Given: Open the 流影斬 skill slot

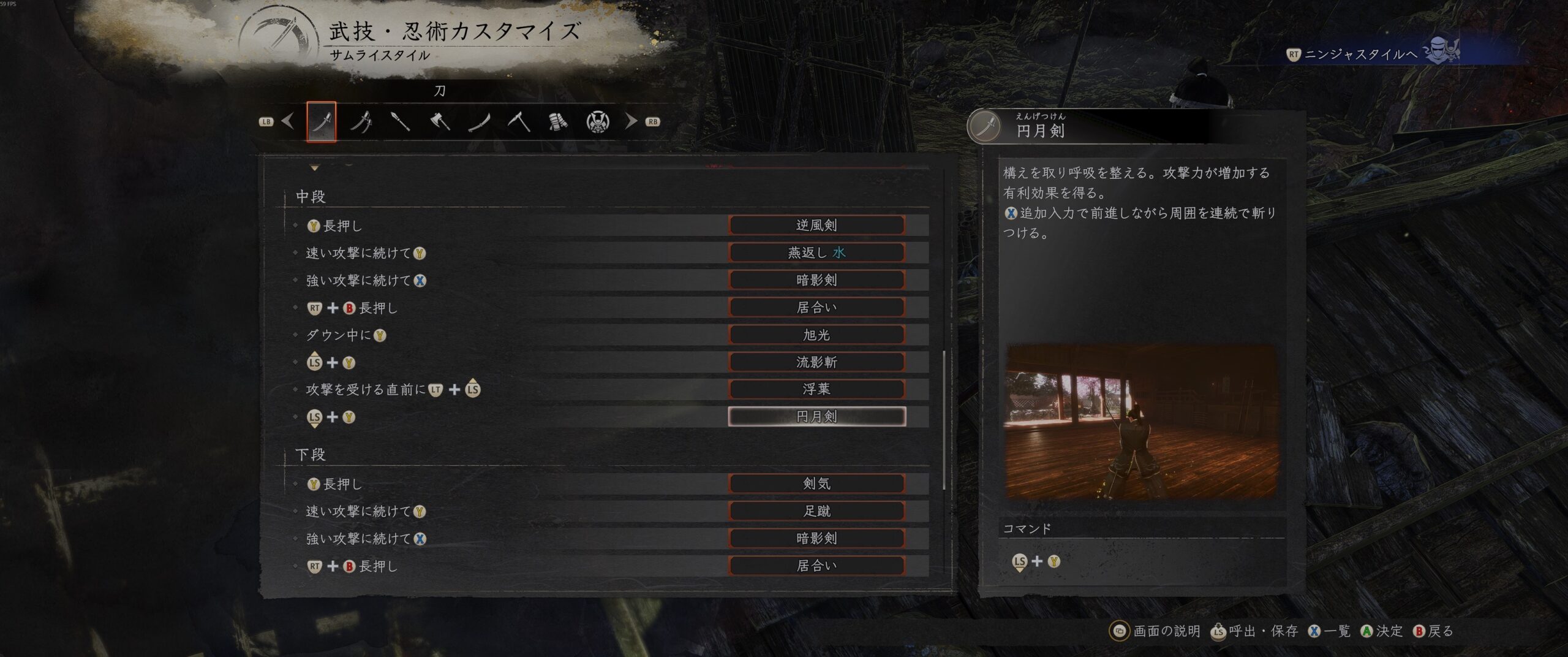Looking at the screenshot, I should tap(816, 362).
